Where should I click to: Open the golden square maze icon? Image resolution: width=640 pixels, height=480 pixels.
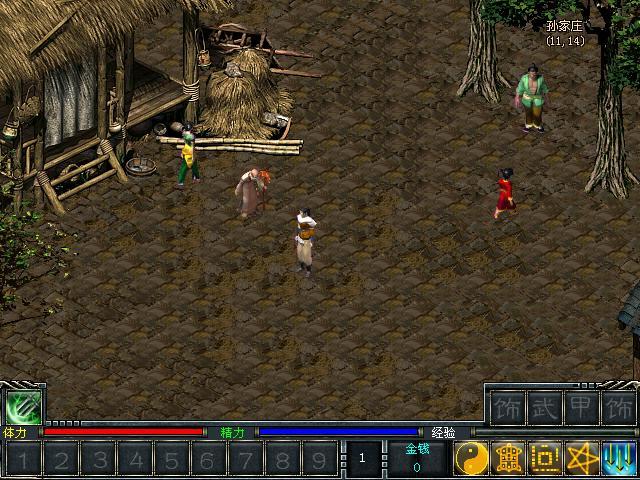[545, 459]
